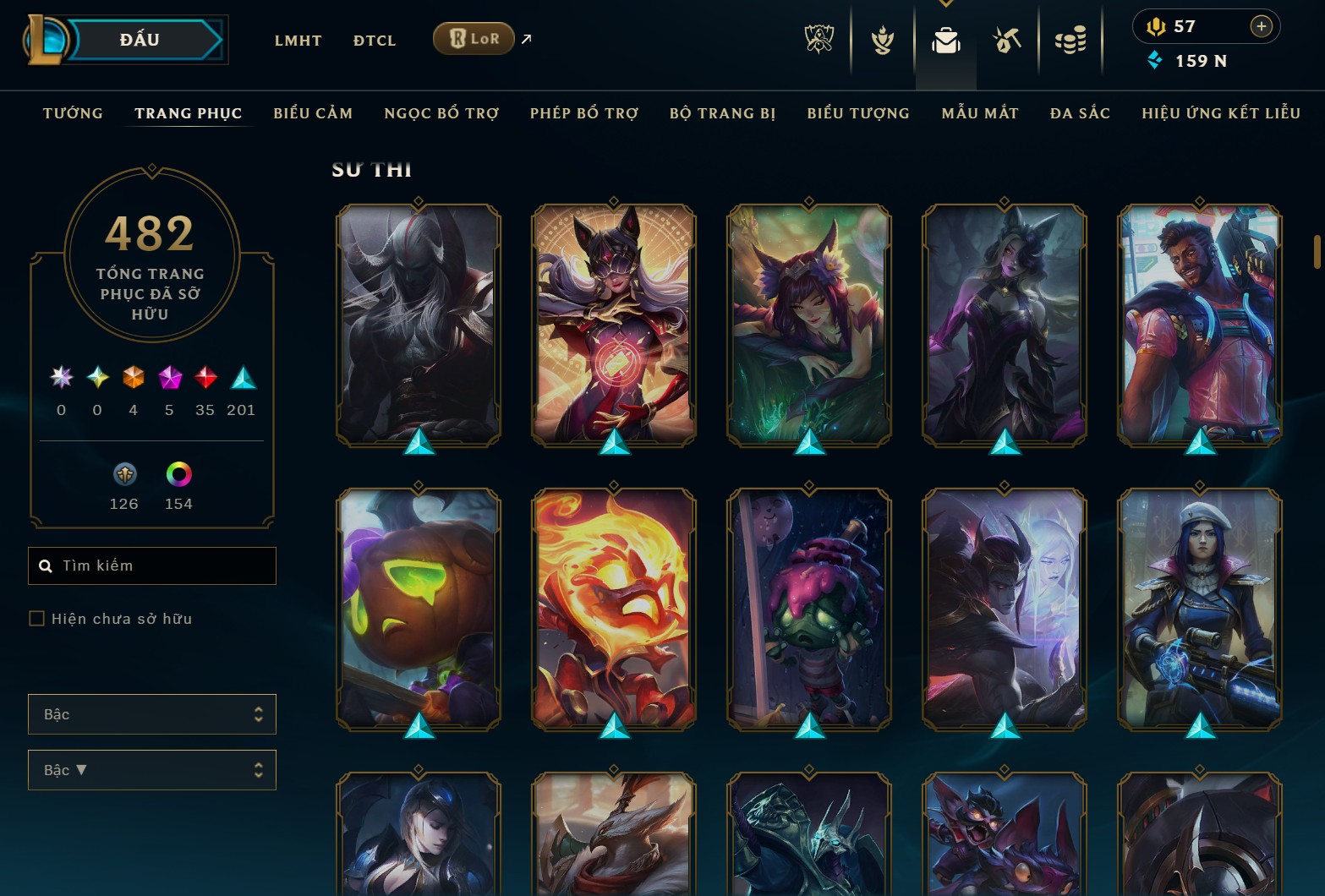Open the Store coins icon
Image resolution: width=1325 pixels, height=896 pixels.
coord(1070,39)
